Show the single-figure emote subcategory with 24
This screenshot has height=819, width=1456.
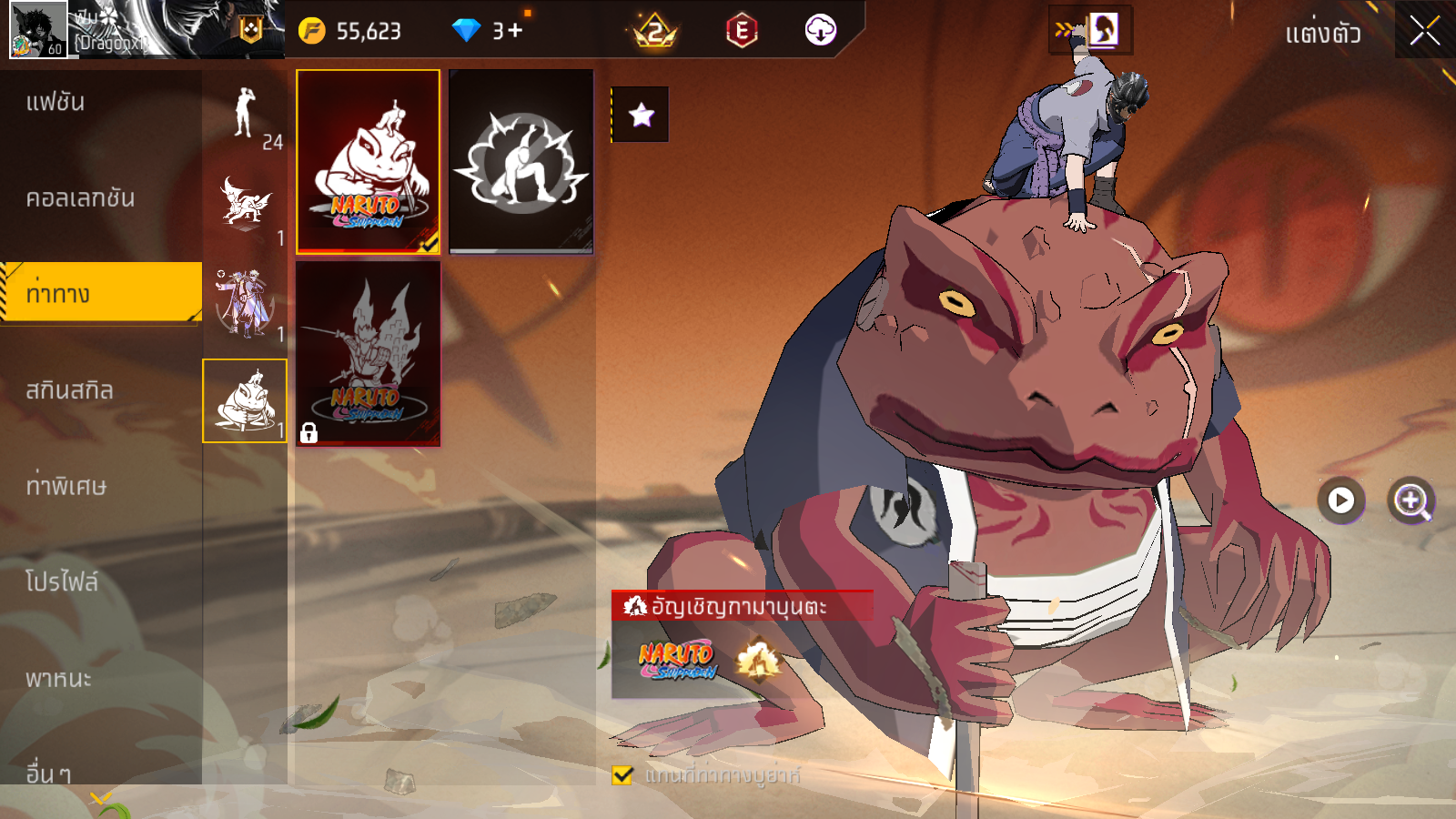coord(245,116)
